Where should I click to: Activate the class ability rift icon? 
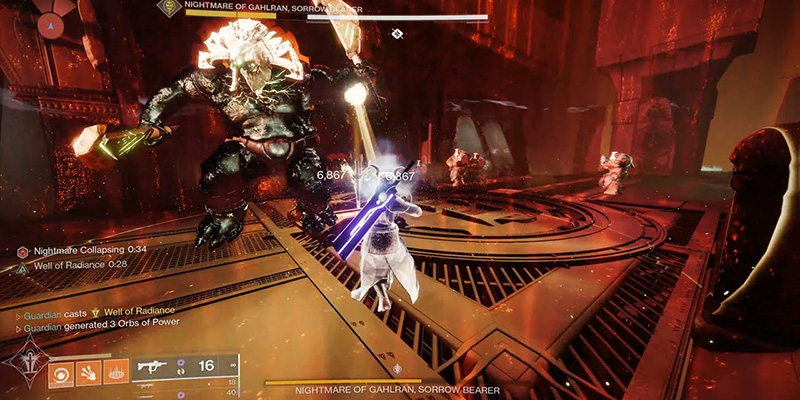point(117,372)
